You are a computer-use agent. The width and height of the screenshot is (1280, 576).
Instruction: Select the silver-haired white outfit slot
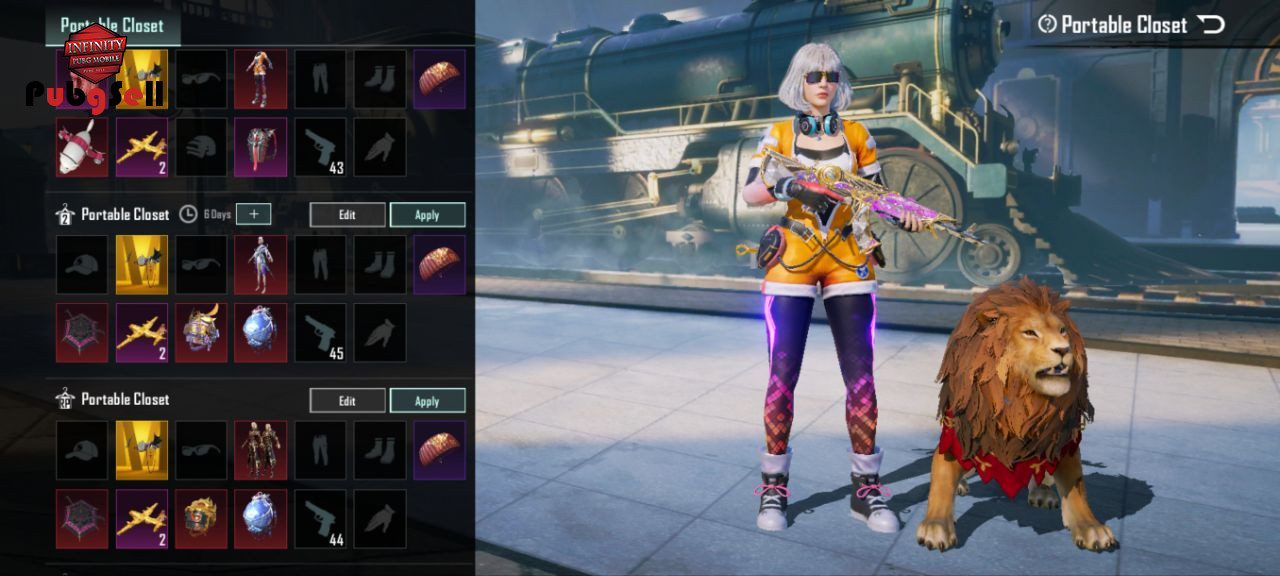pos(260,265)
